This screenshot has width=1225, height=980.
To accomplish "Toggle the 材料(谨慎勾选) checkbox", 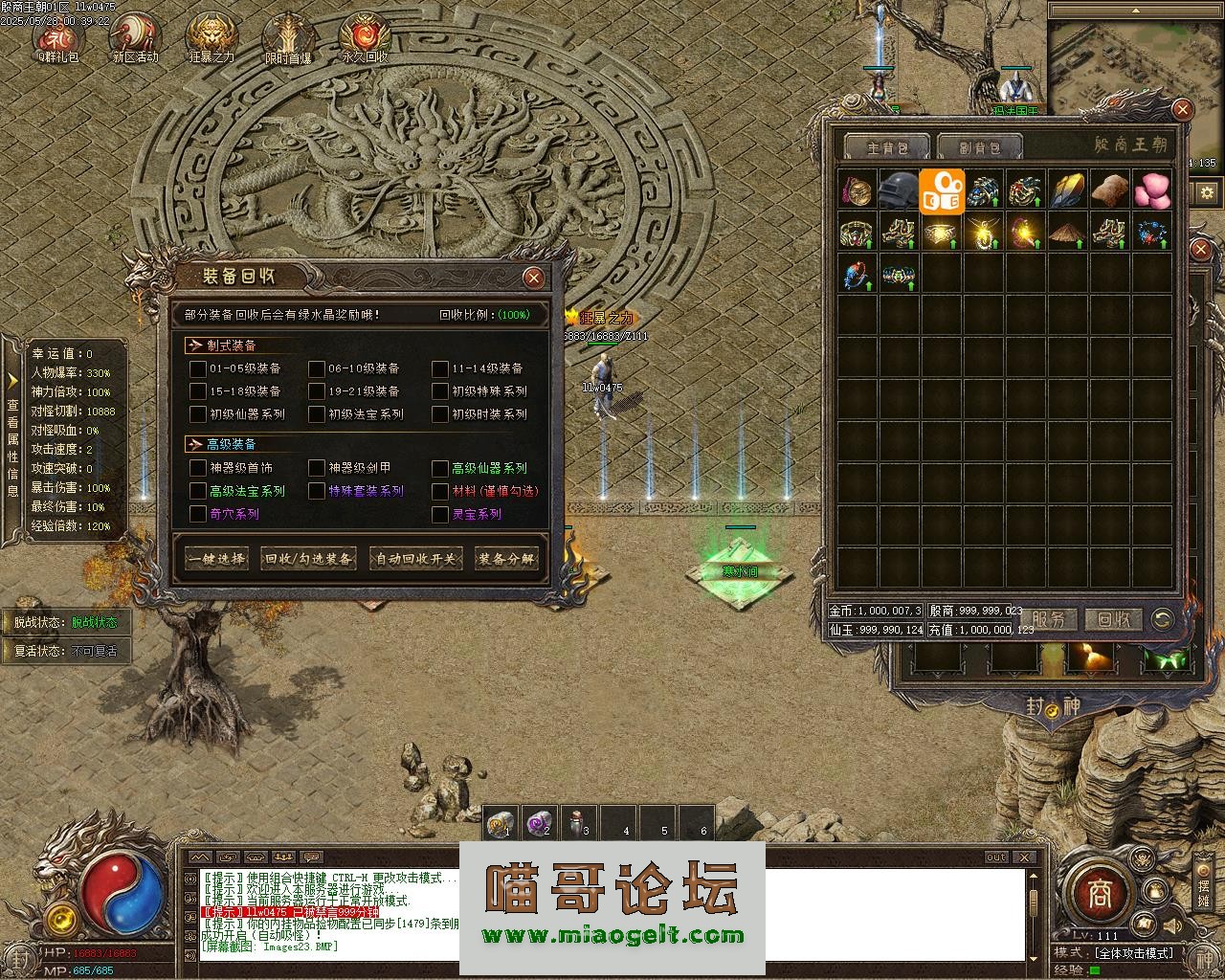I will pos(440,491).
